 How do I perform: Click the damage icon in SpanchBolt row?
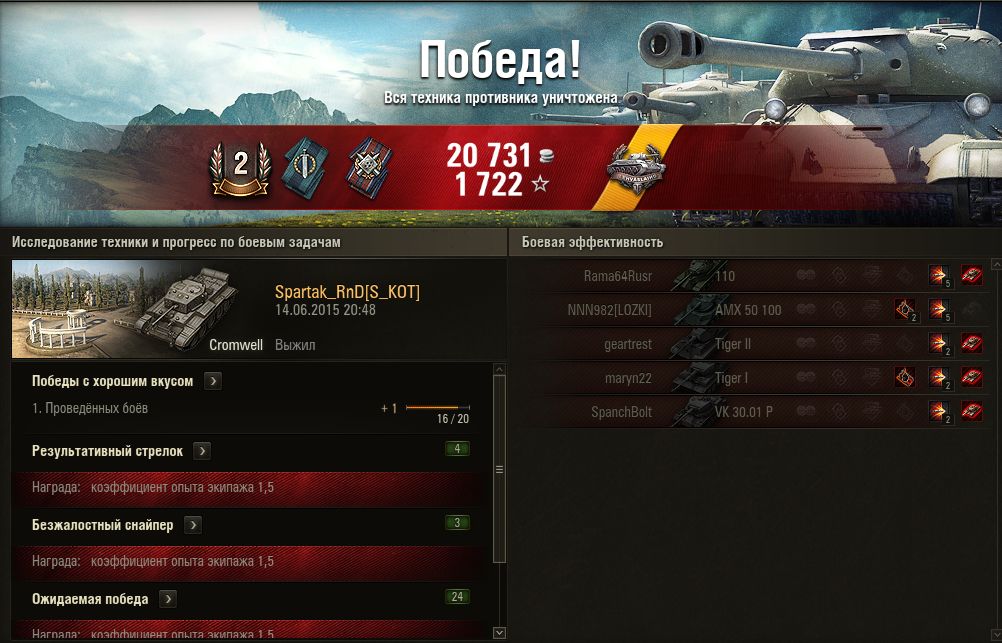tap(938, 411)
